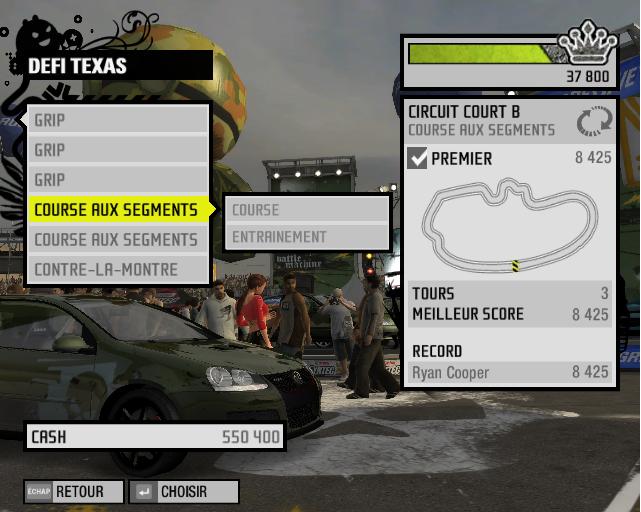Viewport: 641px width, 512px height.
Task: Click the Circuit Court B track map
Action: point(510,226)
